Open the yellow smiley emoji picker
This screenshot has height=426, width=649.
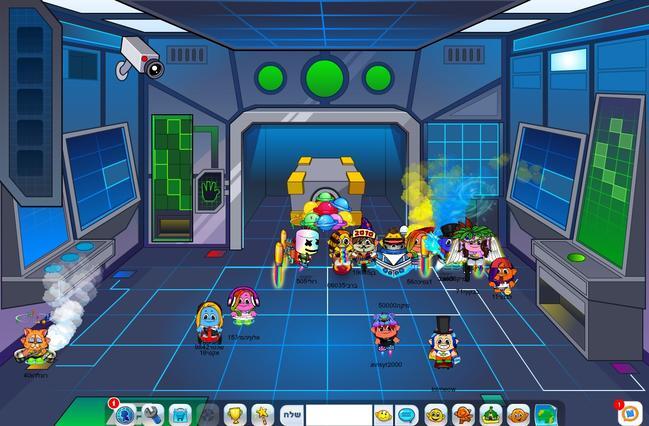pyautogui.click(x=382, y=414)
